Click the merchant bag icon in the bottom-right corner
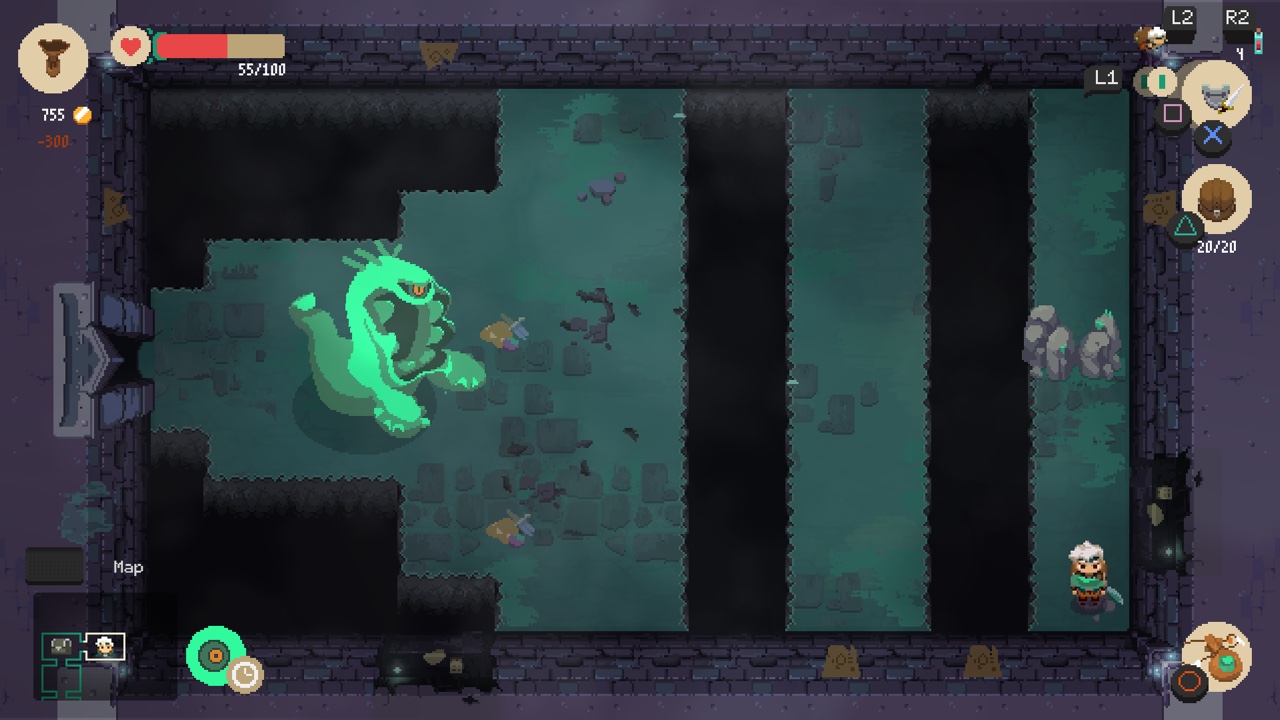 [1218, 655]
